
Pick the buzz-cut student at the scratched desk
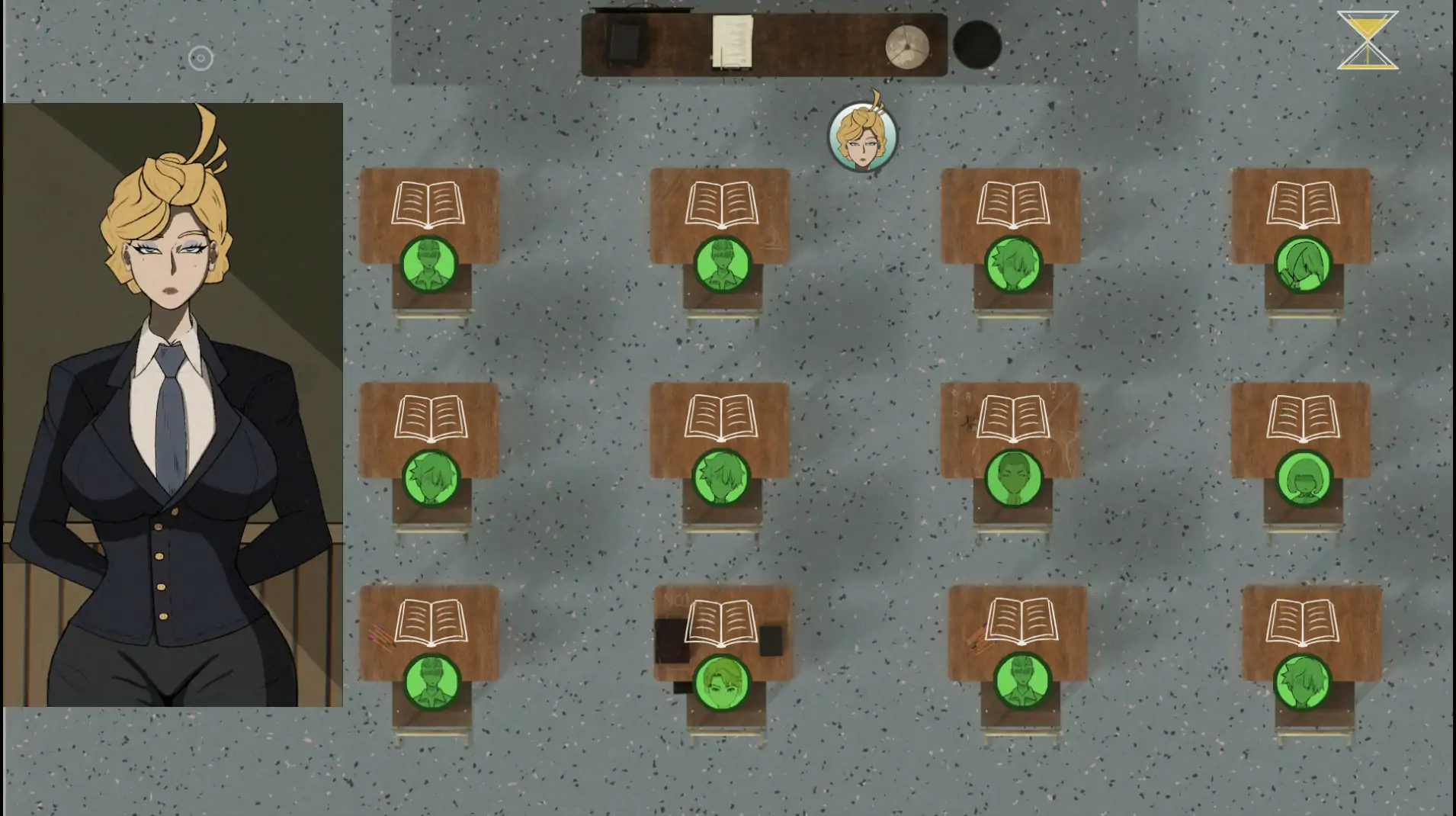(1013, 478)
